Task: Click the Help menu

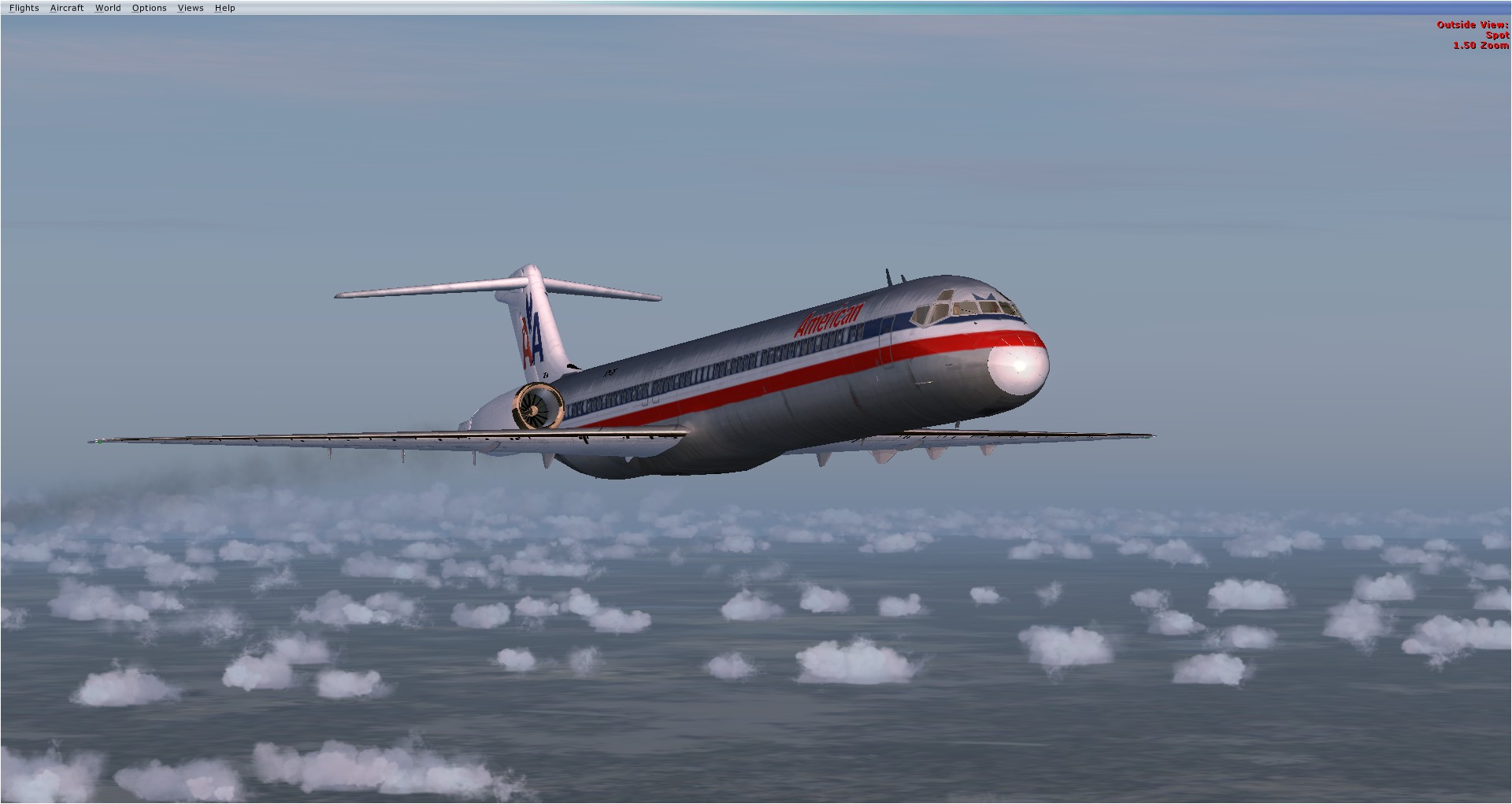Action: point(224,8)
